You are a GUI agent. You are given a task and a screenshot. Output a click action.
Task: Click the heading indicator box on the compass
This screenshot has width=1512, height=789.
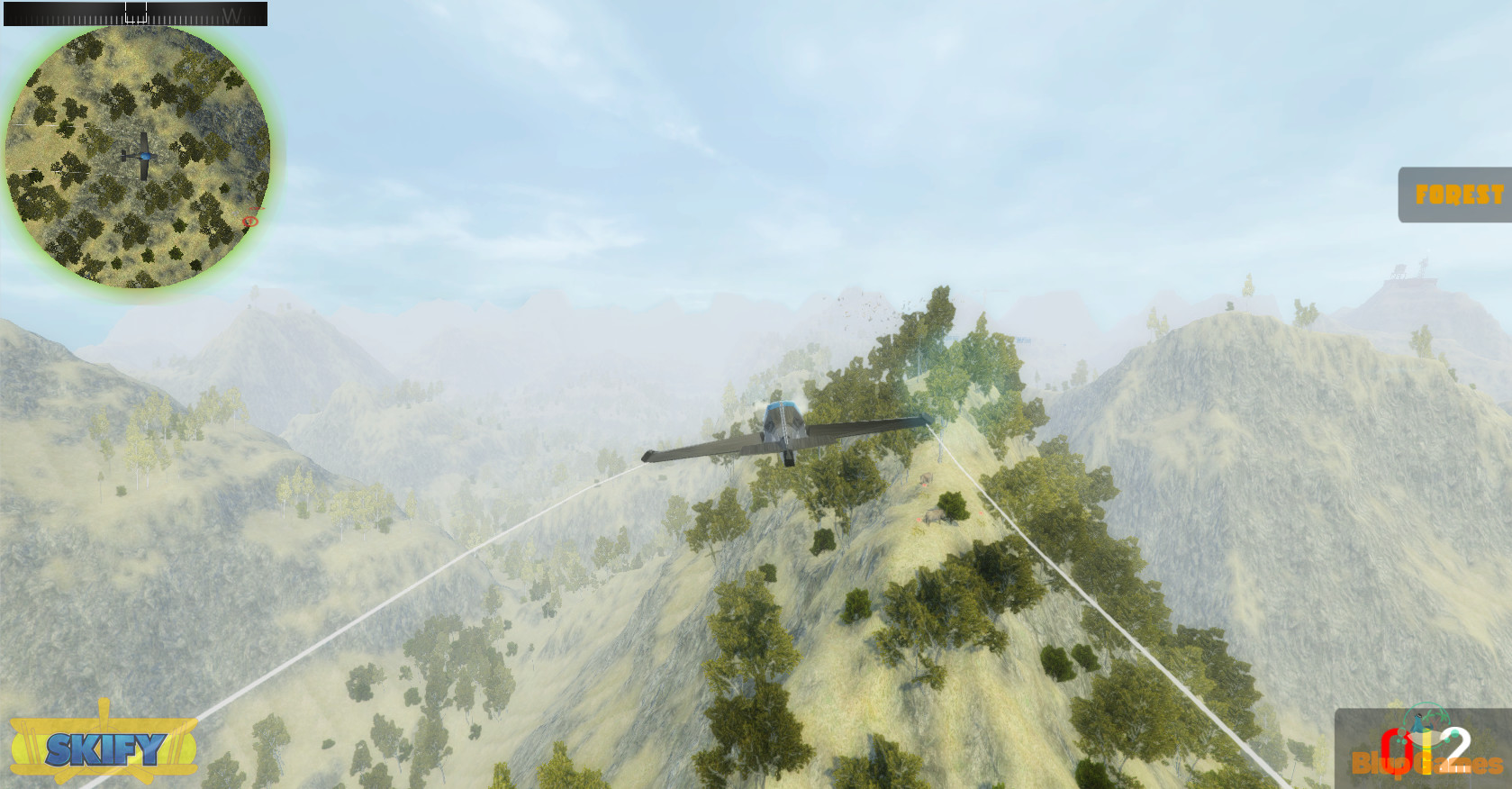pos(135,11)
